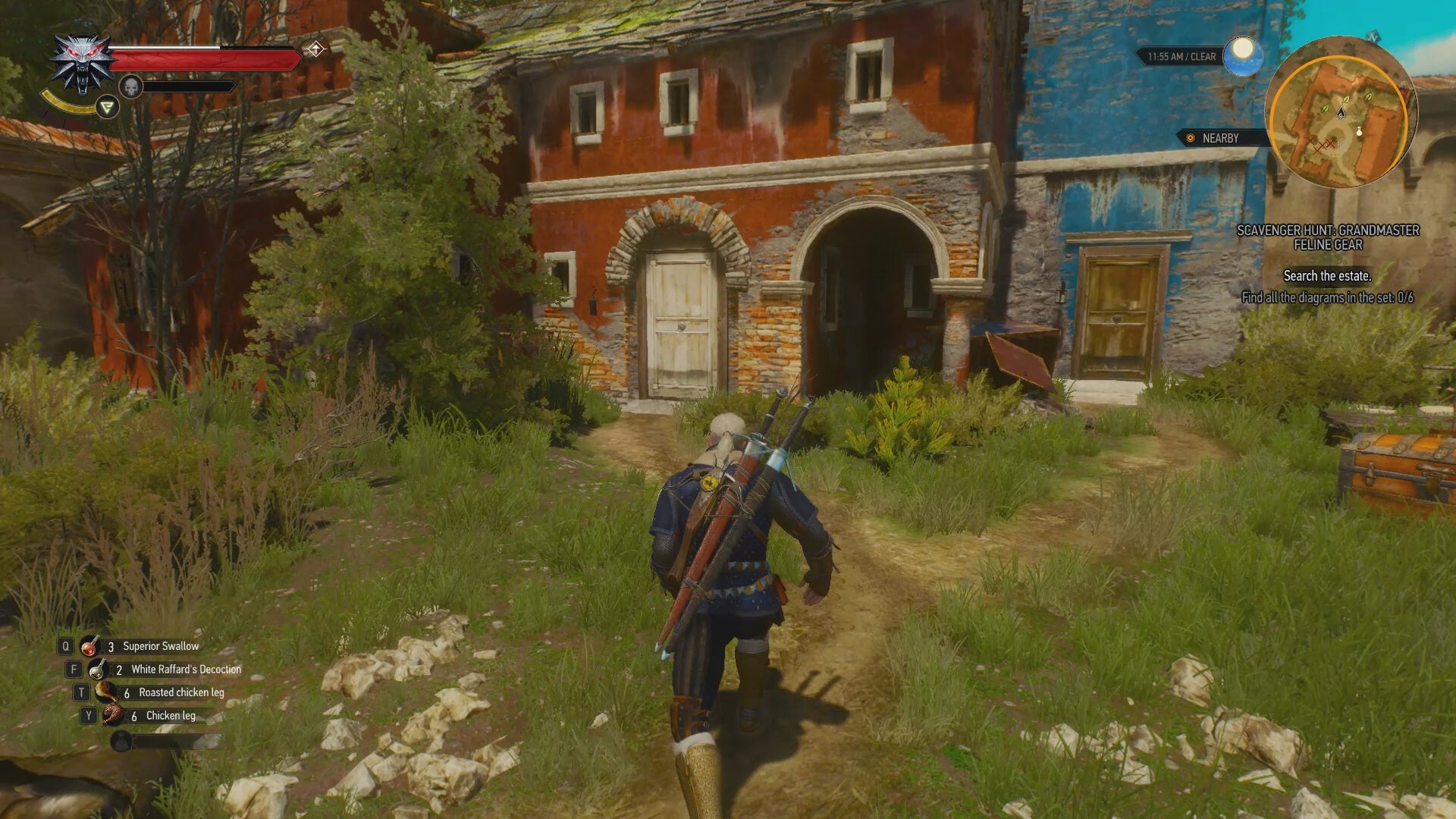The image size is (1456, 819).
Task: Click the Search the estate objective text
Action: pos(1329,276)
